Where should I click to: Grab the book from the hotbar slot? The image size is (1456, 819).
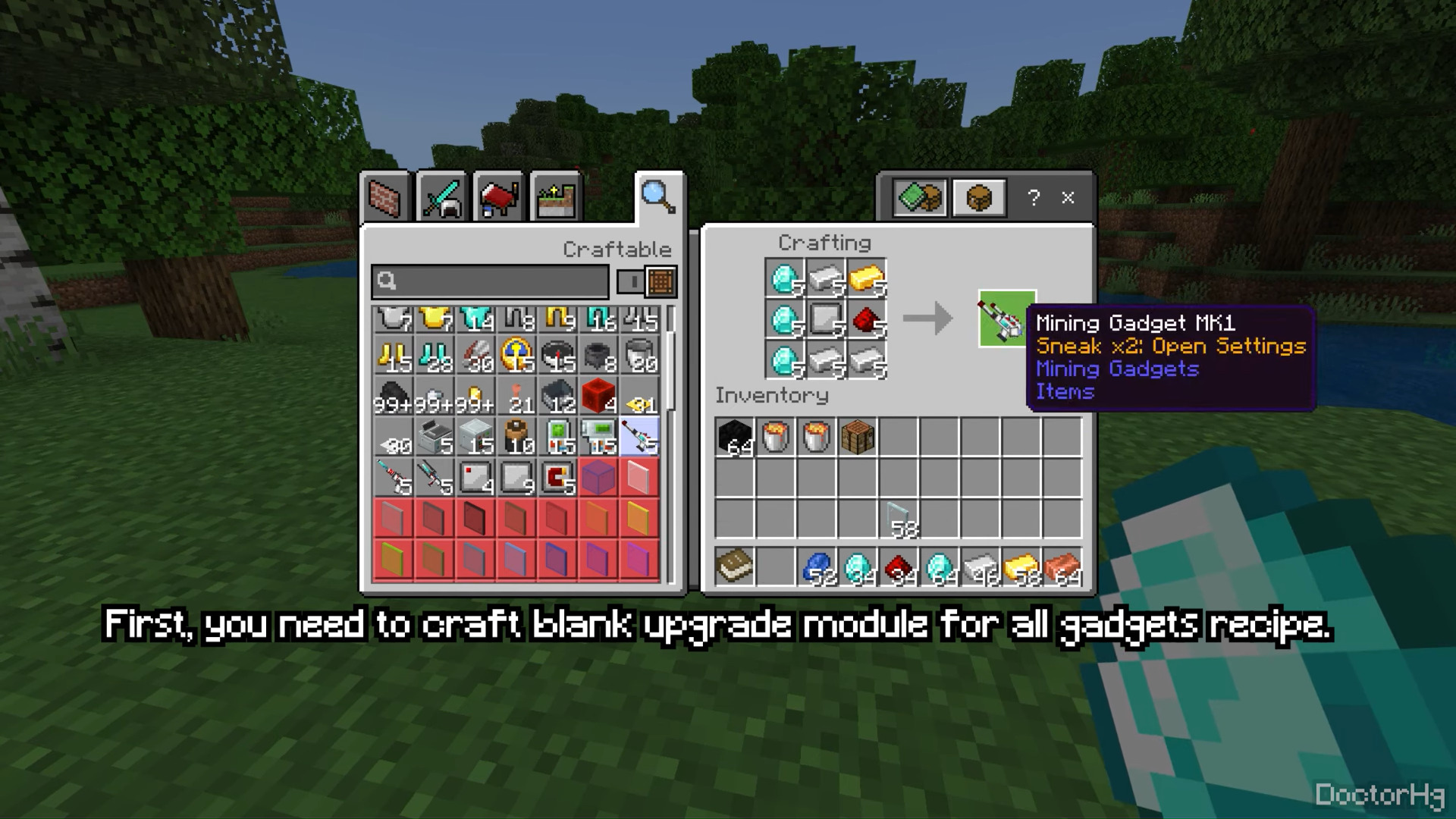coord(734,566)
